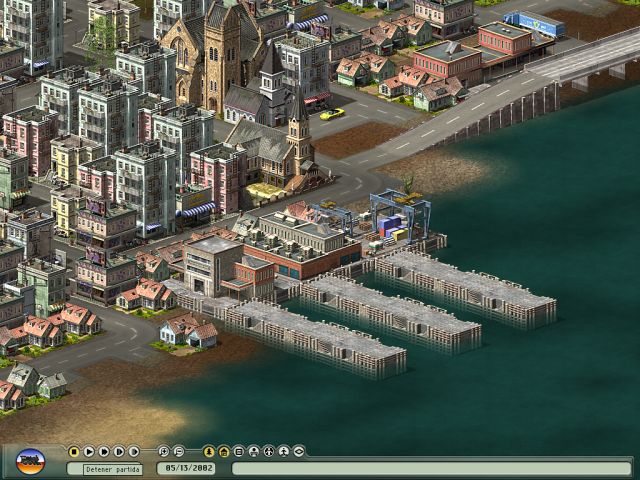640x480 pixels.
Task: Pause the game with the square stop button
Action: (x=74, y=451)
